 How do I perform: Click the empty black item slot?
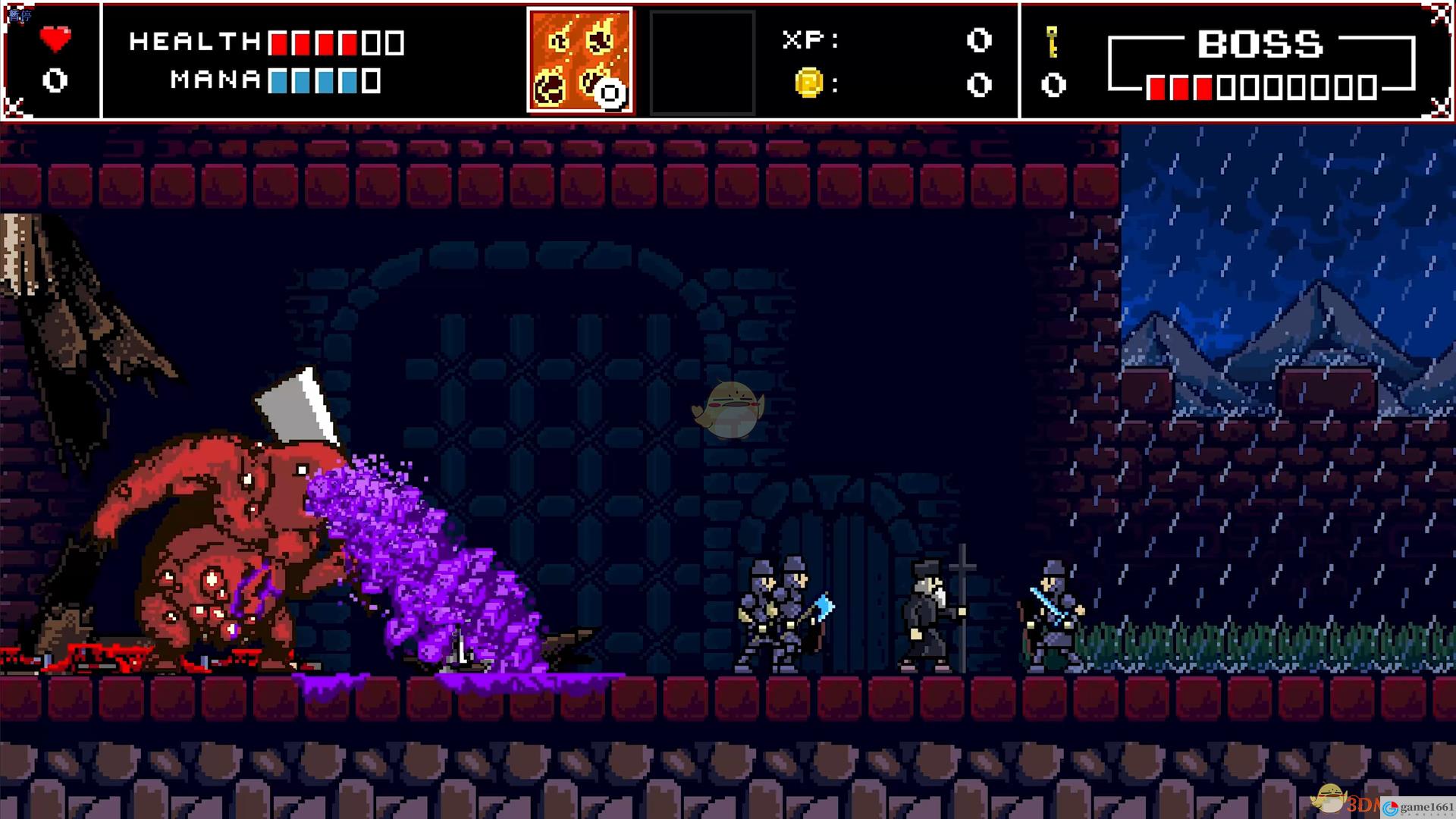(x=702, y=62)
